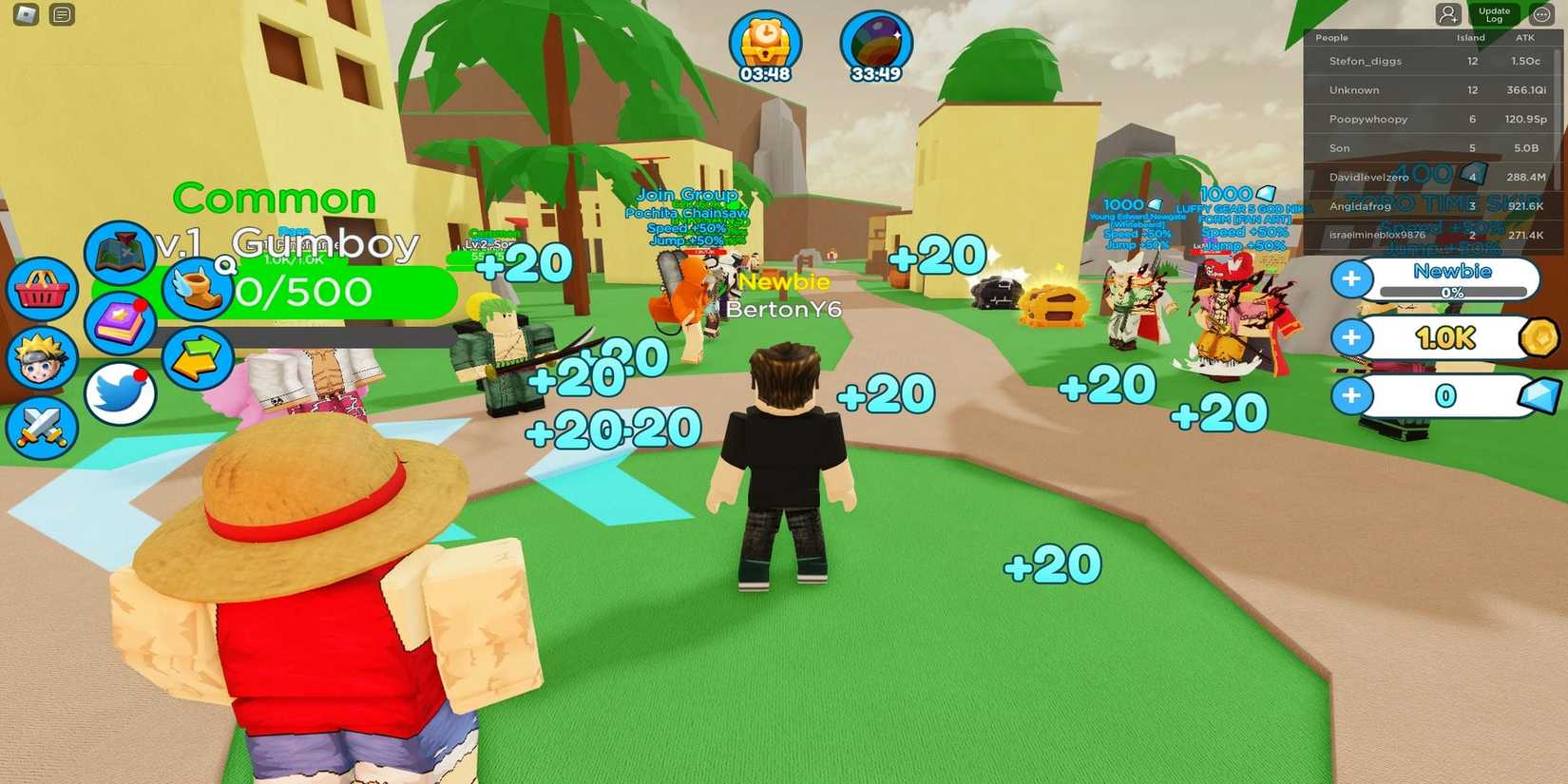Click the Update Log button
This screenshot has width=1568, height=784.
click(x=1495, y=14)
